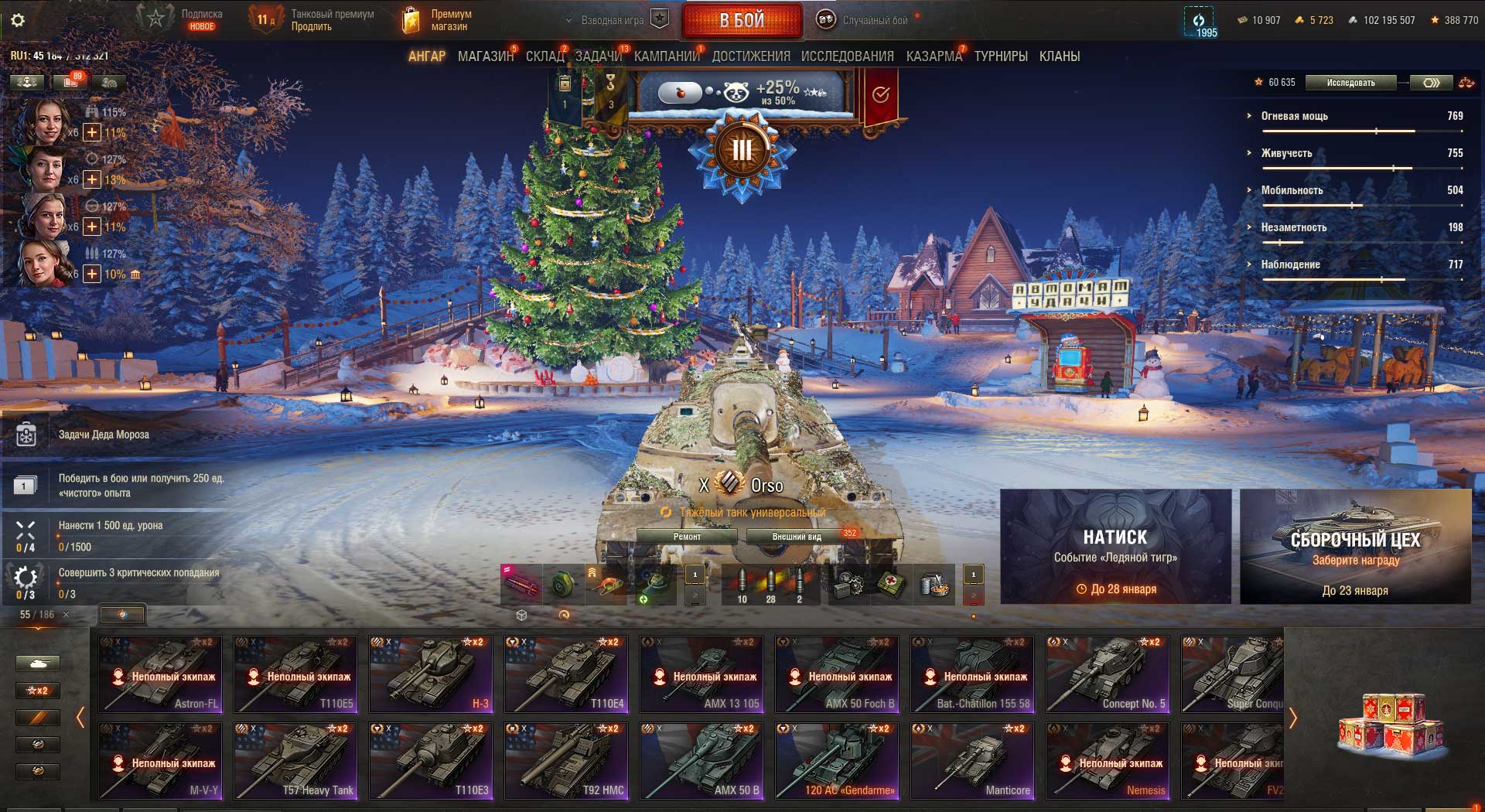Select the T57 Heavy Tank card
Viewport: 1485px width, 812px height.
295,761
